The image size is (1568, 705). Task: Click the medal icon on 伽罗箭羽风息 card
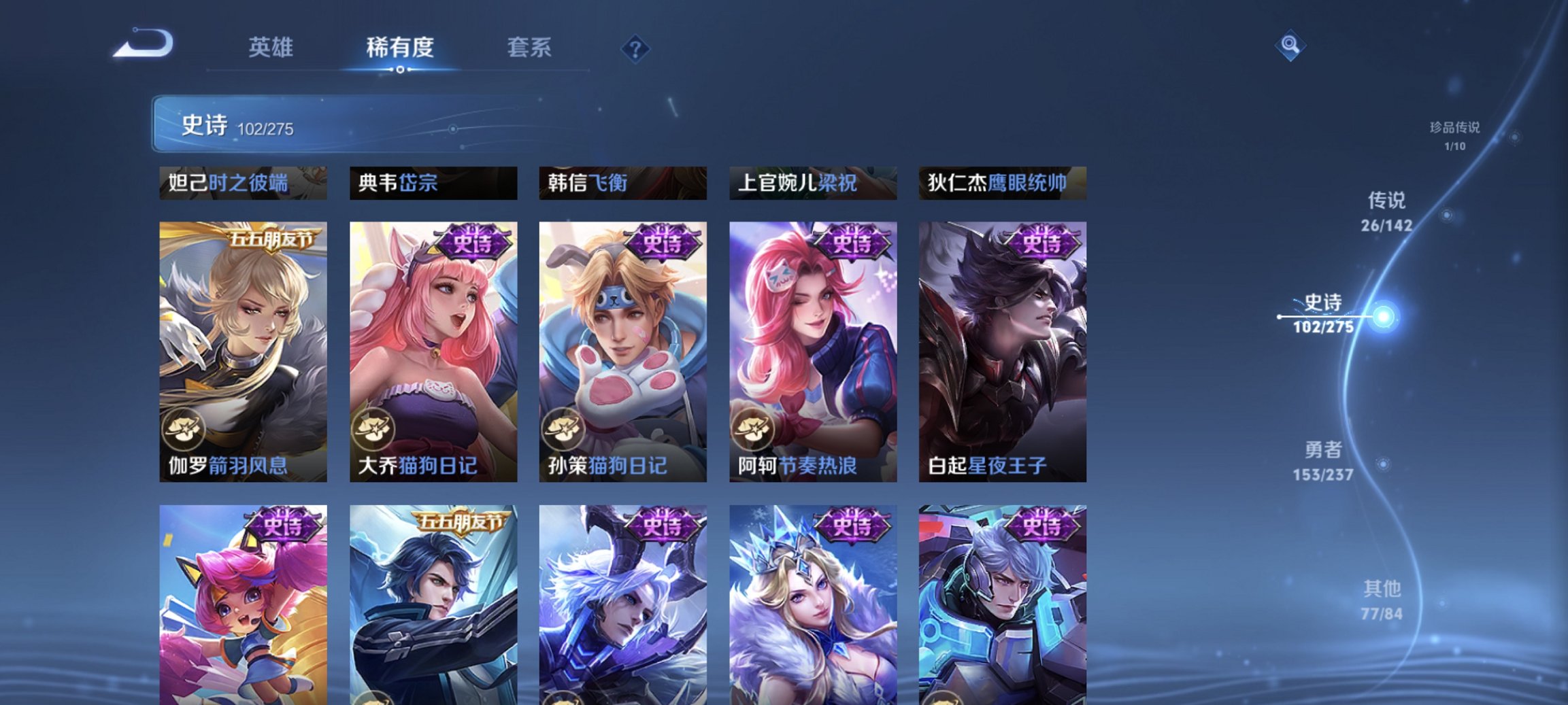tap(184, 428)
